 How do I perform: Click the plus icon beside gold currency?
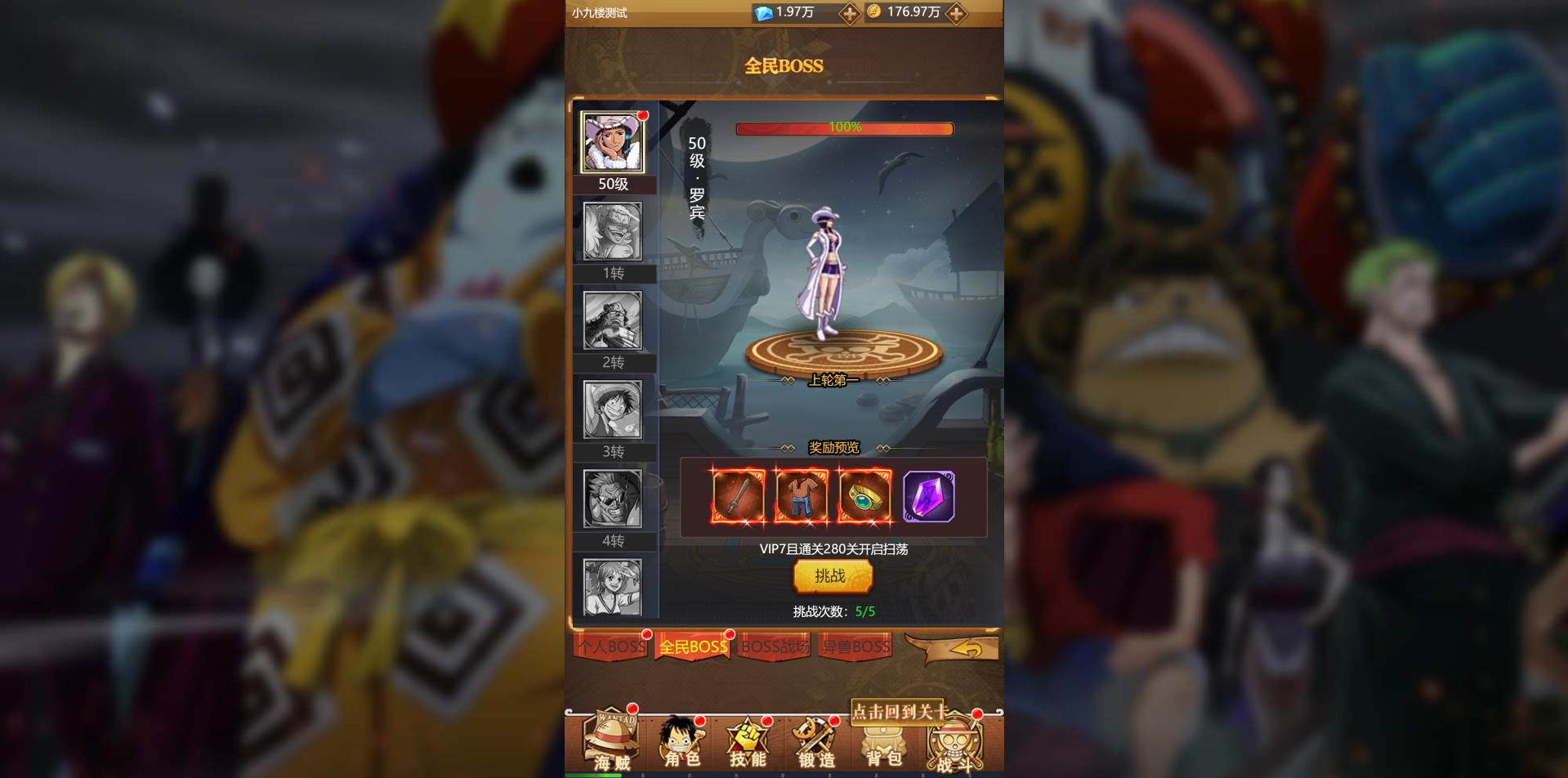[961, 13]
